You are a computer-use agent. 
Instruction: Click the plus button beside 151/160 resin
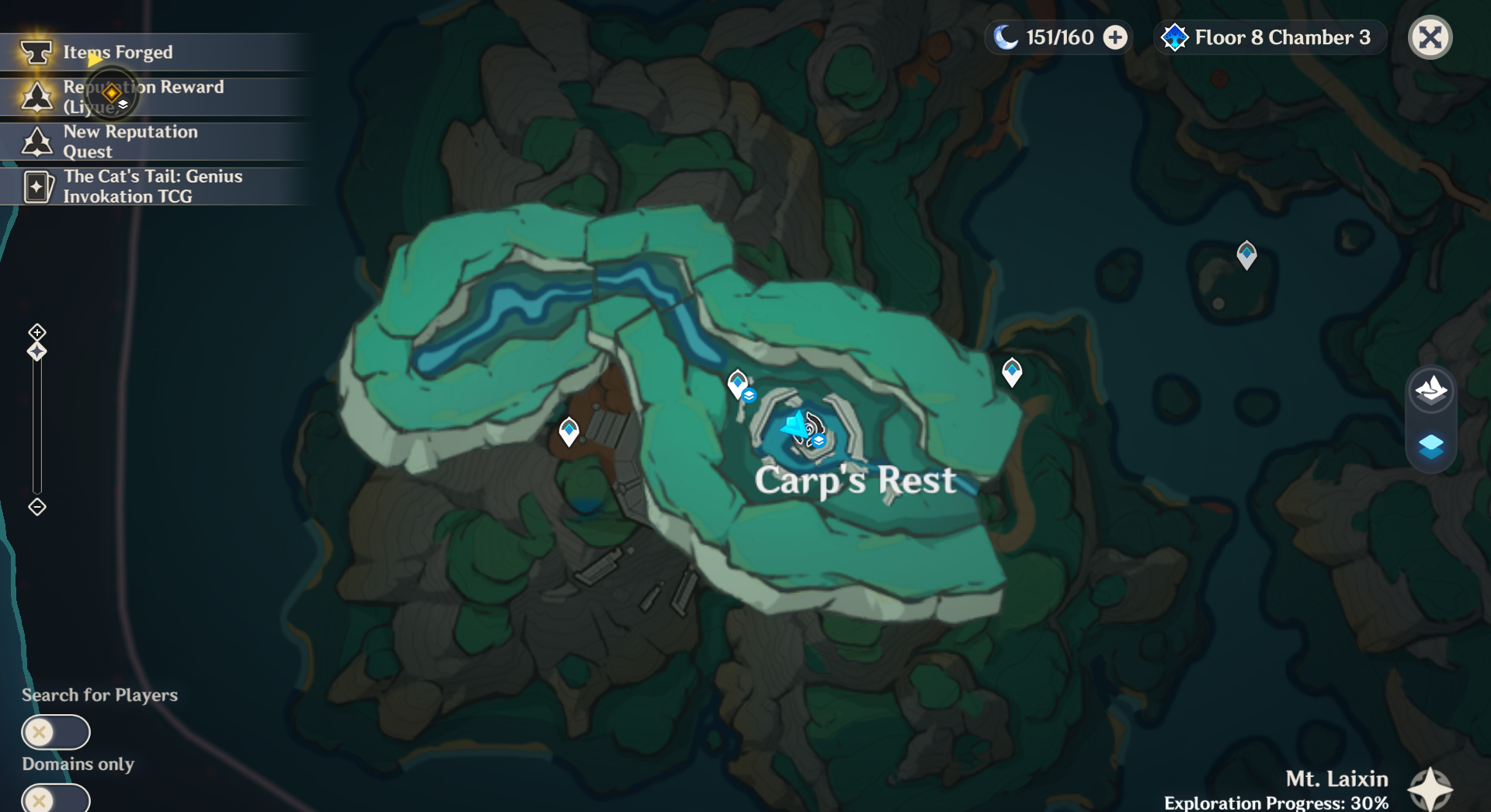coord(1116,36)
